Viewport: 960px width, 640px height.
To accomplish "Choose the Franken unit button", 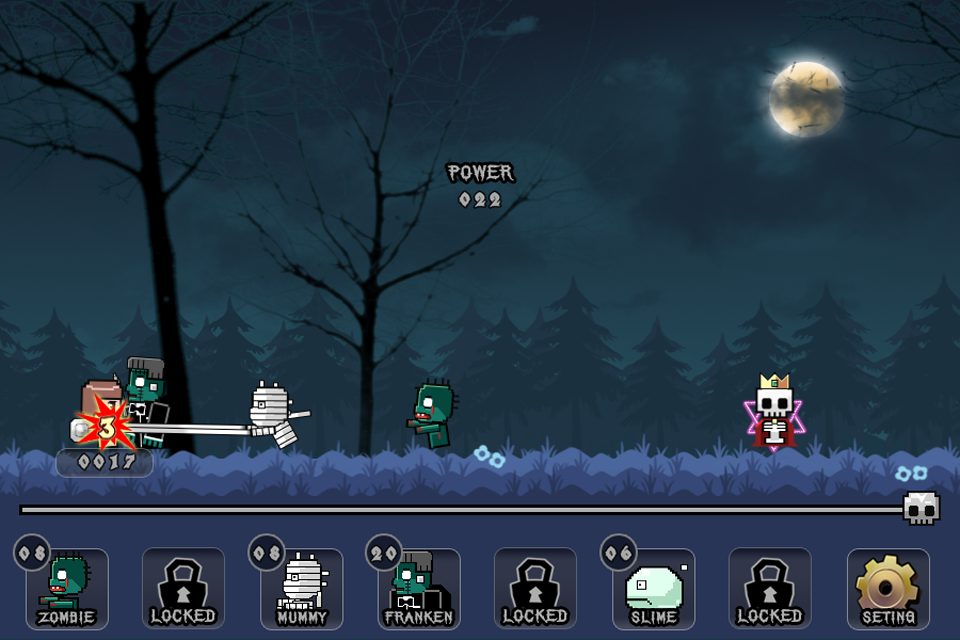I will 419,589.
